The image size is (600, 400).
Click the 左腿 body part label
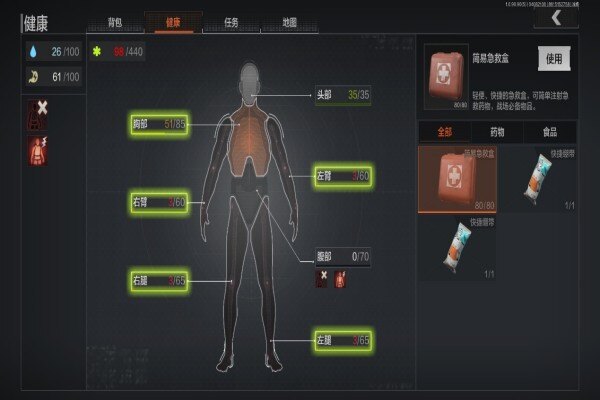coord(343,340)
